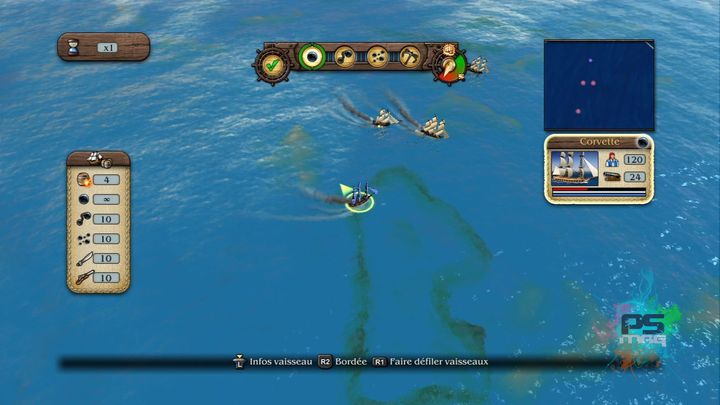Activate the boarding axes icon
The width and height of the screenshot is (720, 405).
point(410,58)
